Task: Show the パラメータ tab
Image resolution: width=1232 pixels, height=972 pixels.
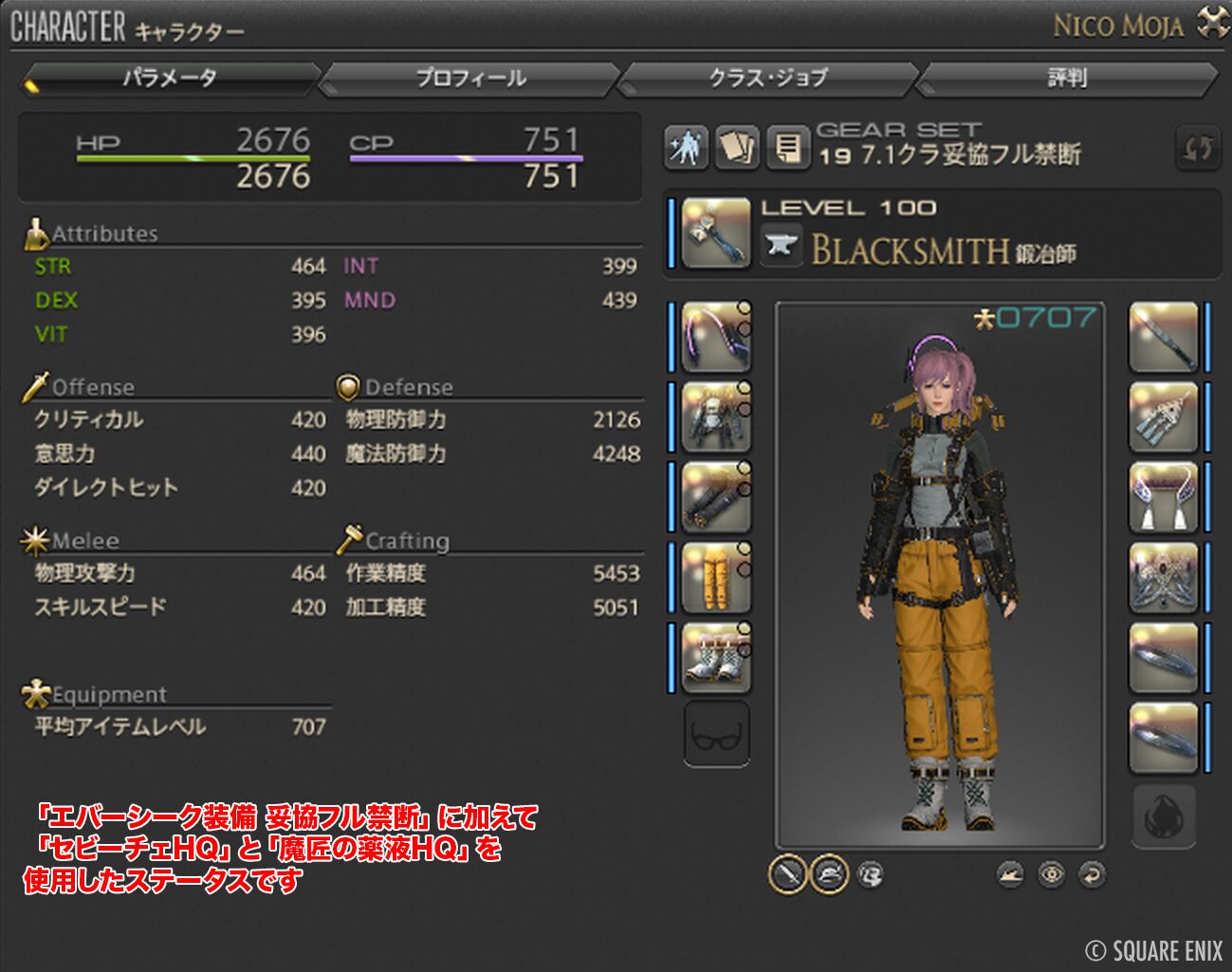Action: [x=171, y=78]
